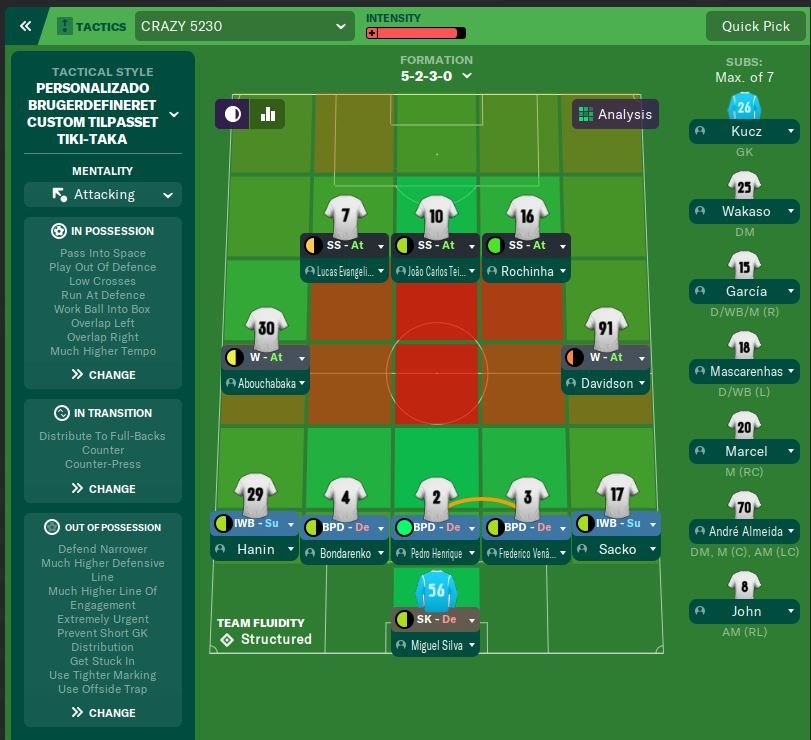Image resolution: width=811 pixels, height=740 pixels.
Task: Open the Analysis view
Action: point(615,114)
